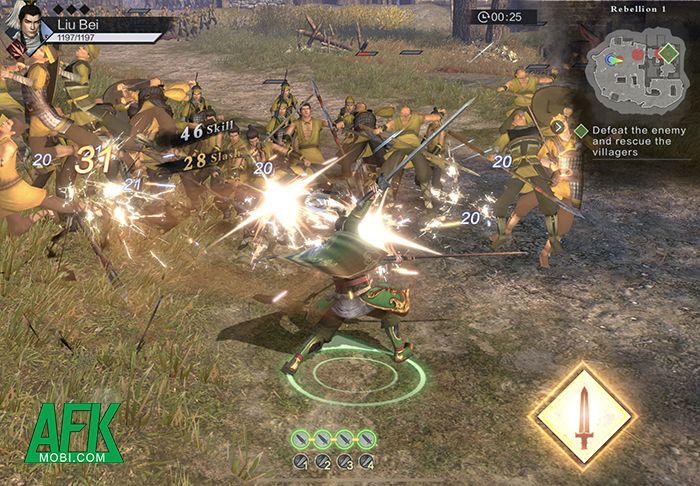Screen dimensions: 700x486
Task: Expand the objective panel with arrow toggle
Action: (558, 127)
